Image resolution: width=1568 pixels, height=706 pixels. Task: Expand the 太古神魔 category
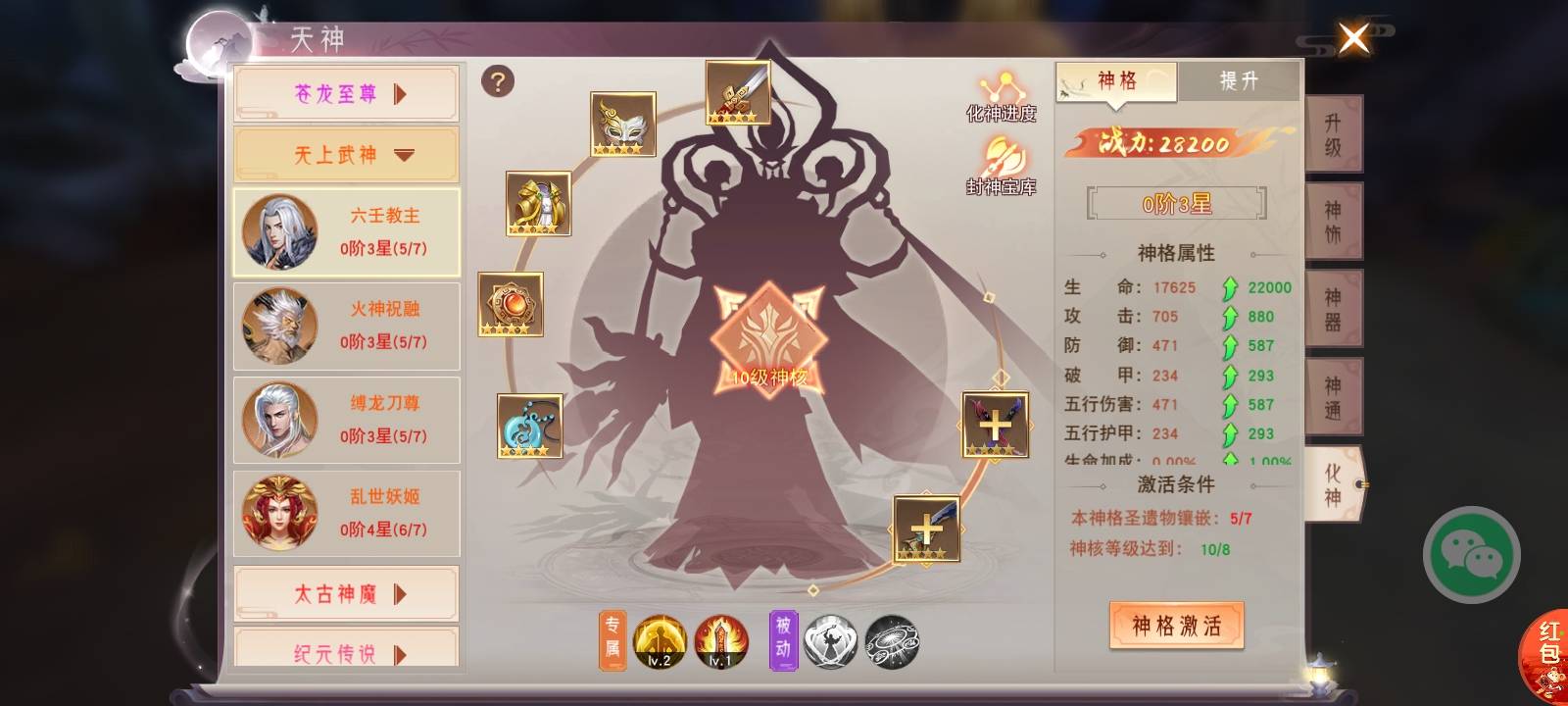click(346, 594)
